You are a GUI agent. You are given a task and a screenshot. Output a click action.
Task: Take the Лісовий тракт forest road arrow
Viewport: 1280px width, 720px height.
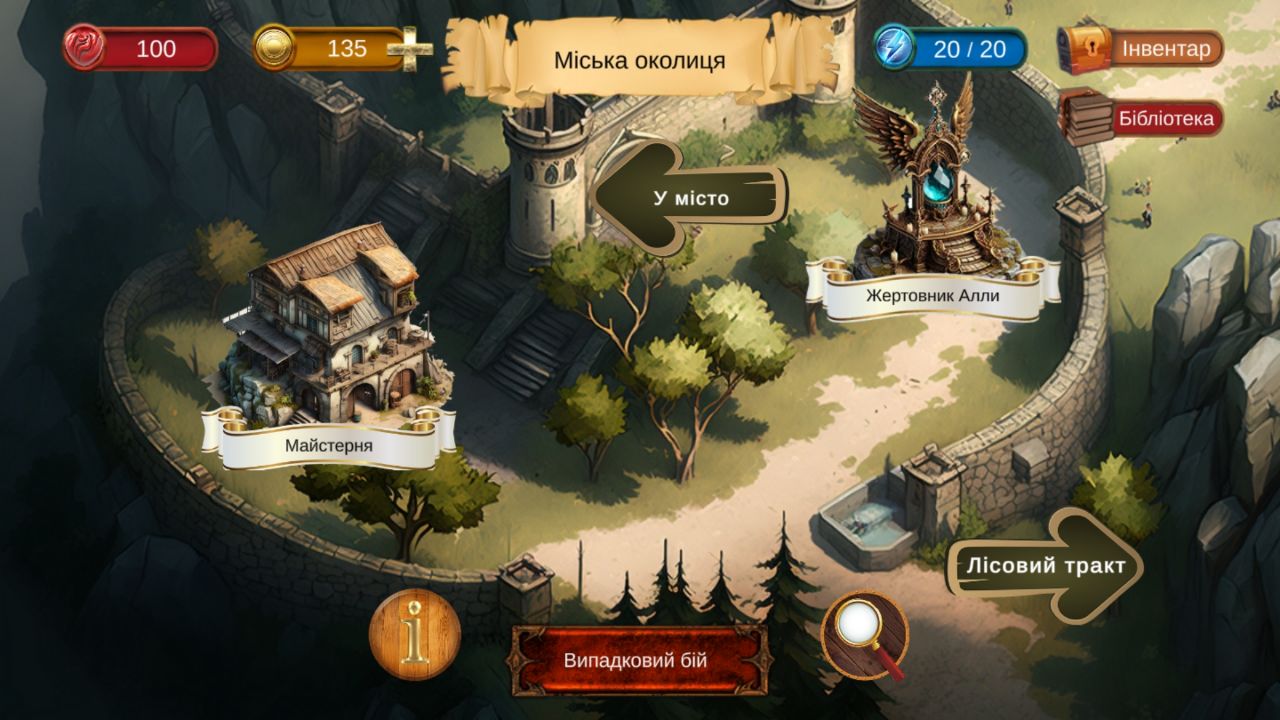1047,563
